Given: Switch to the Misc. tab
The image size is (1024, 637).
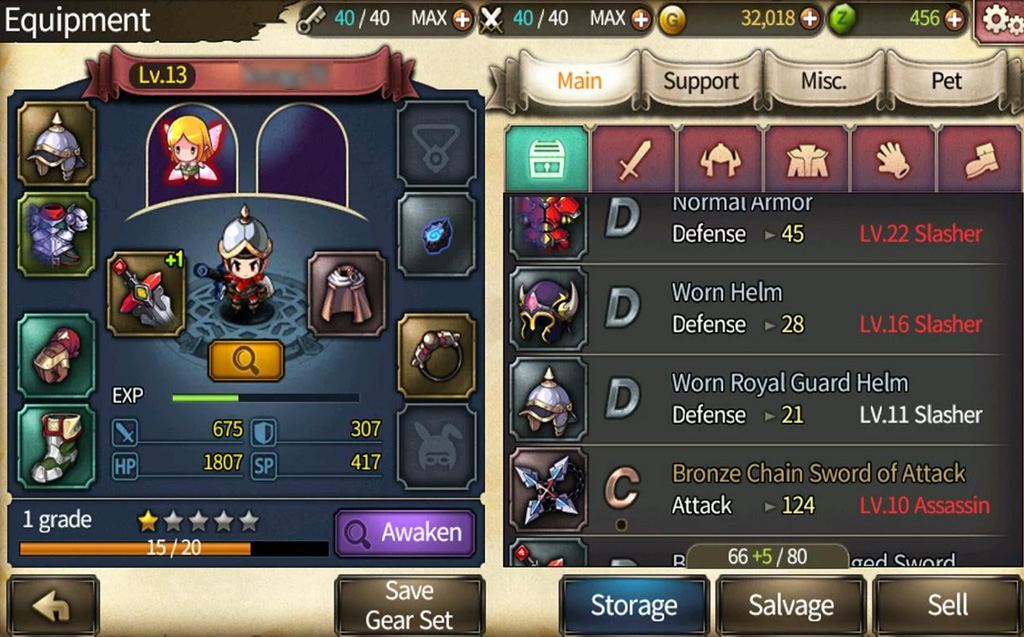Looking at the screenshot, I should [x=824, y=82].
